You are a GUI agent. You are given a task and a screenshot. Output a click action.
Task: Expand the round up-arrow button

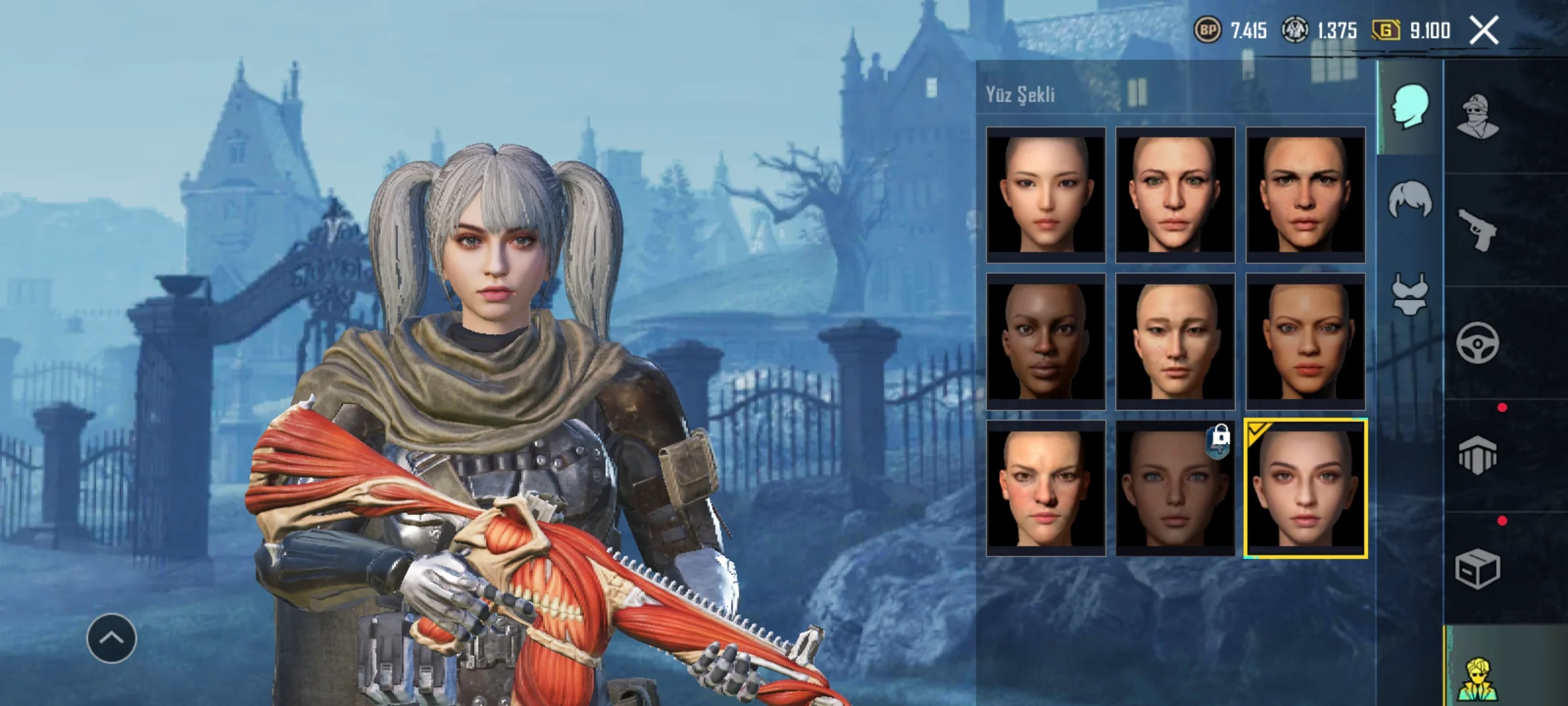(112, 638)
